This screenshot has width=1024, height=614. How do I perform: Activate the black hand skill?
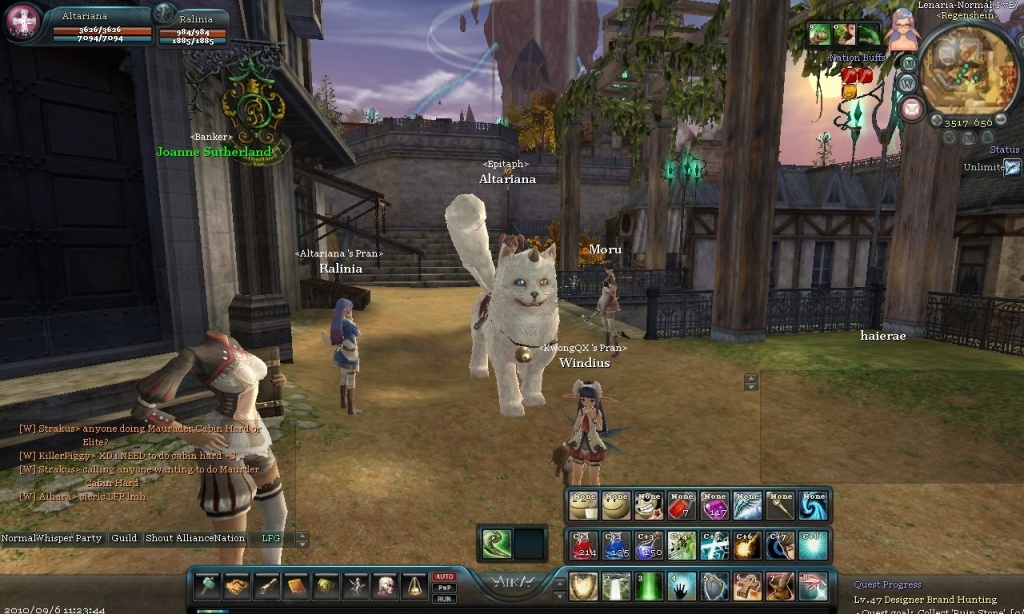tap(683, 586)
